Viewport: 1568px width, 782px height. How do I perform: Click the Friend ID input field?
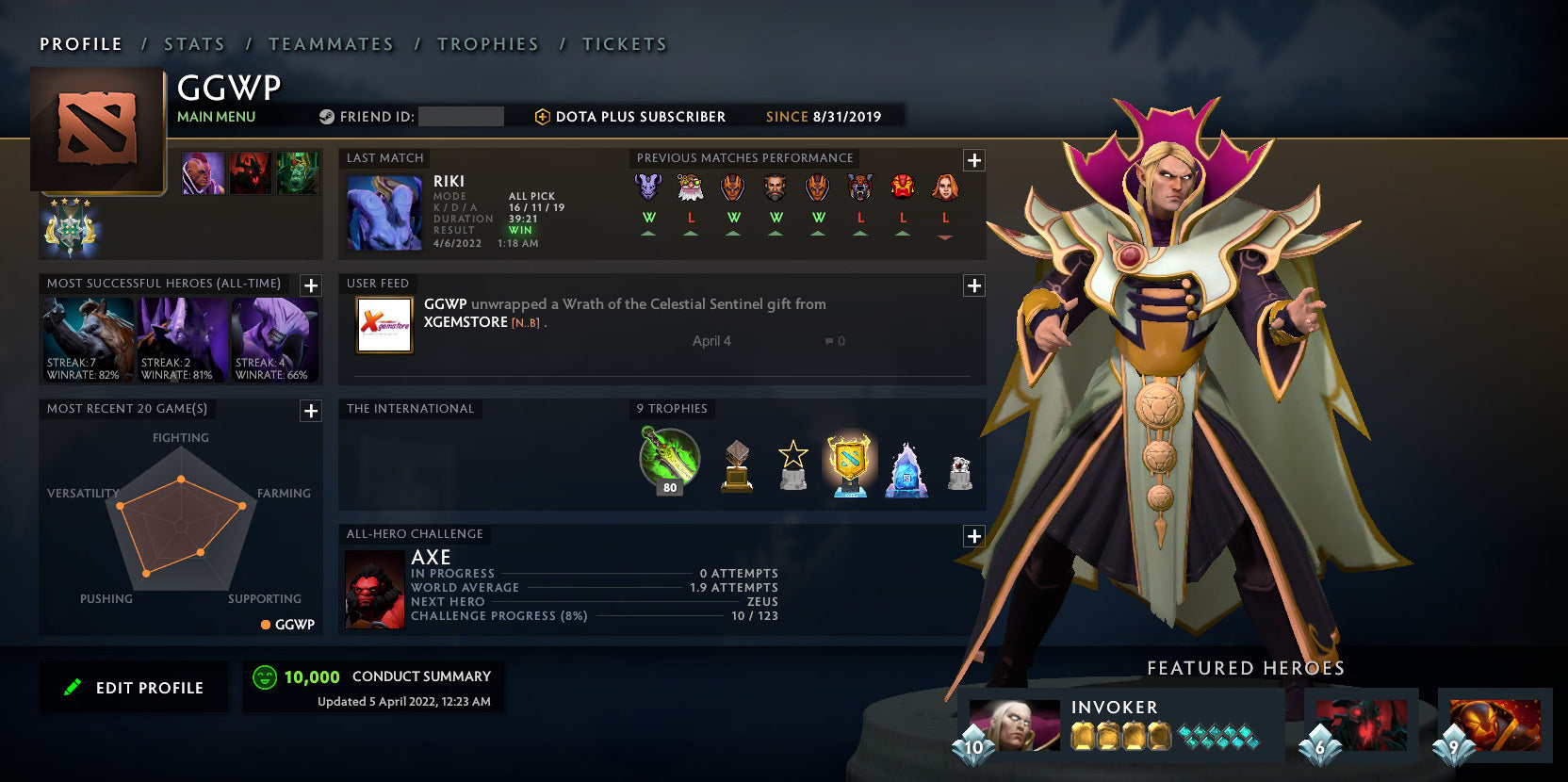[462, 117]
